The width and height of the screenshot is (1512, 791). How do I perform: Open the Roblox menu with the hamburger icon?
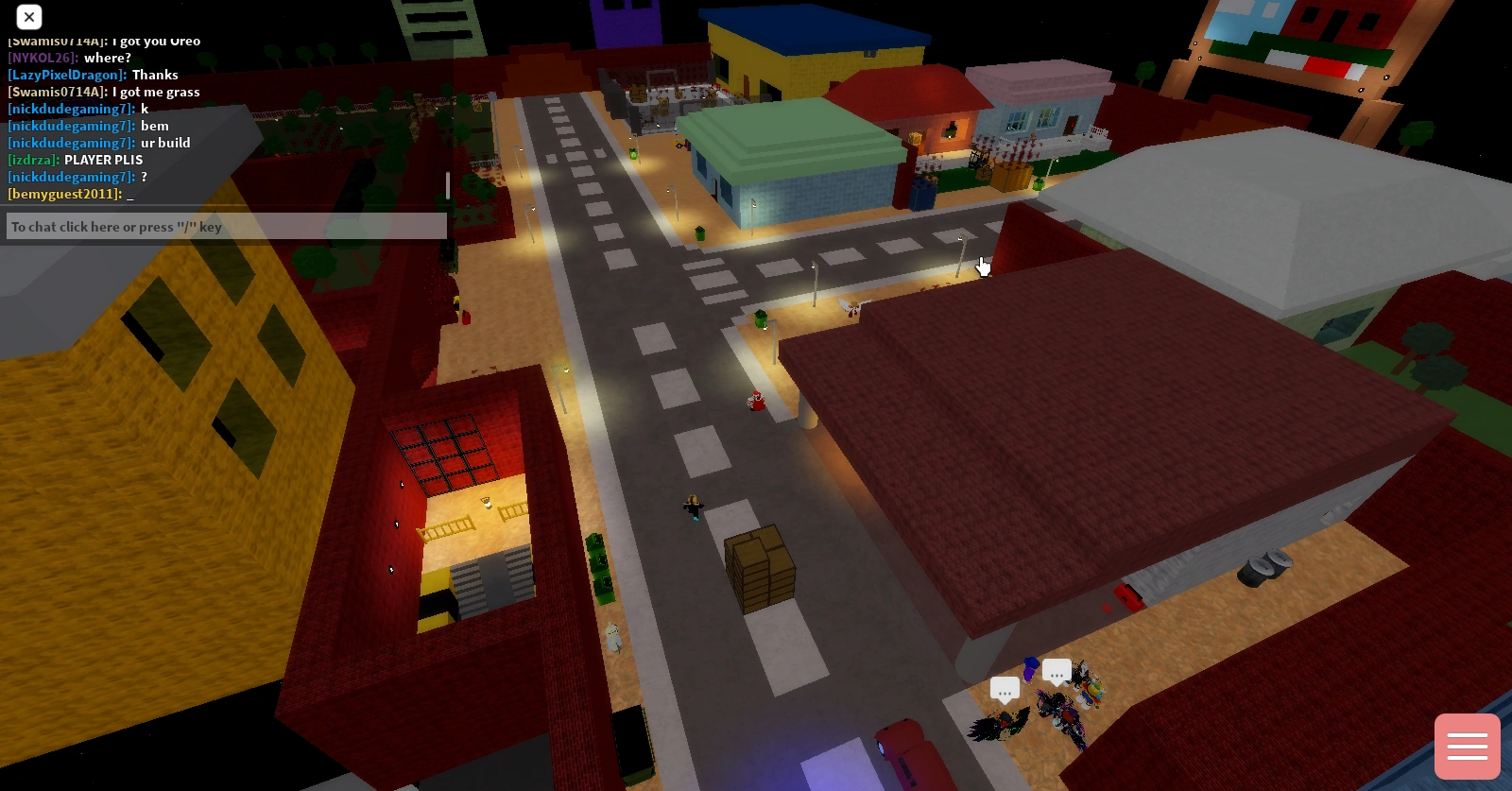point(1467,746)
